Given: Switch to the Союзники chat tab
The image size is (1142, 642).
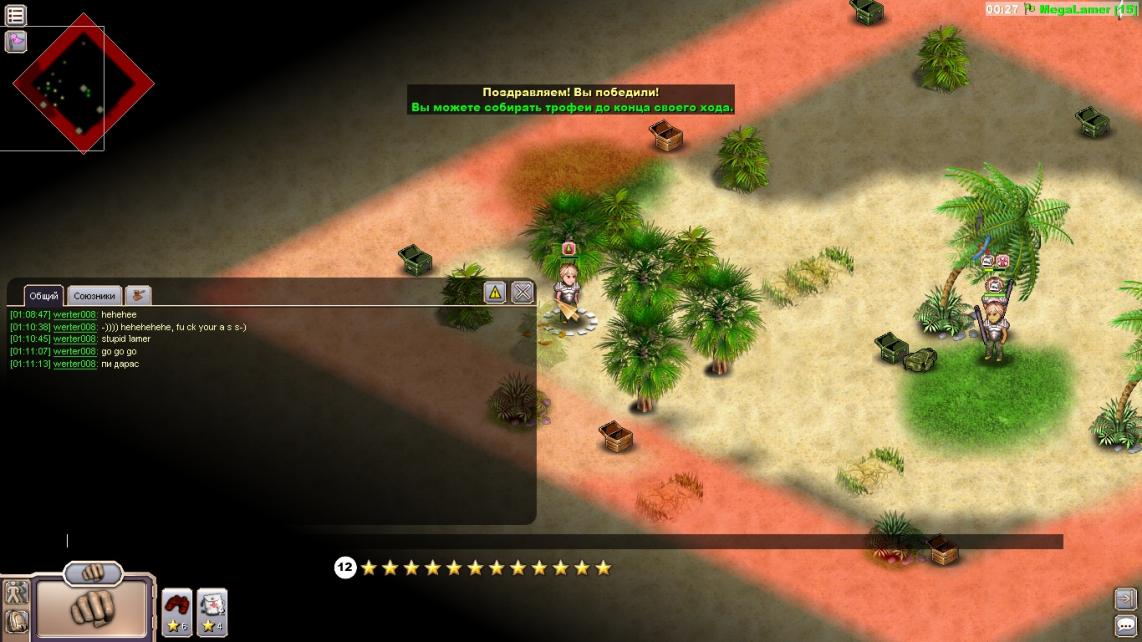Looking at the screenshot, I should tap(95, 296).
